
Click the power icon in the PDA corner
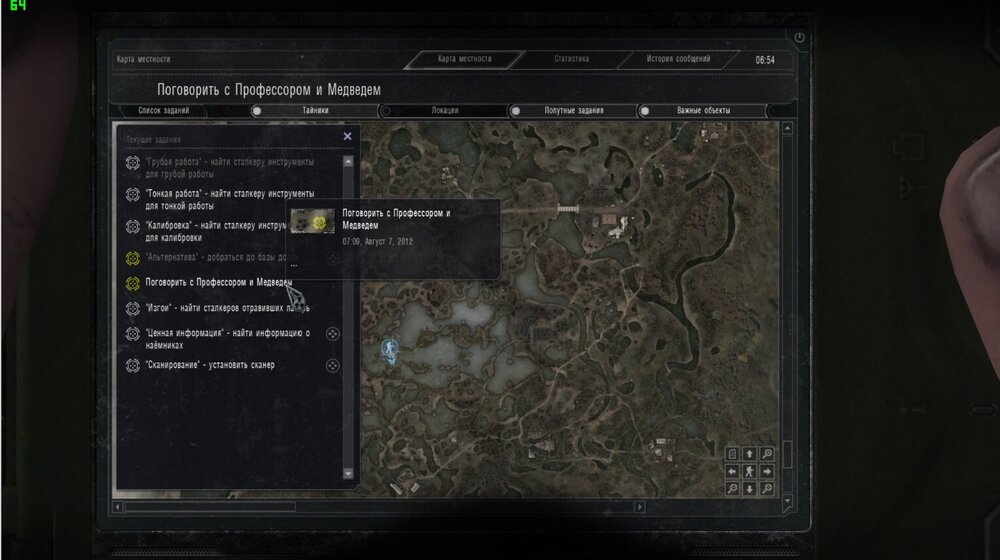[798, 37]
